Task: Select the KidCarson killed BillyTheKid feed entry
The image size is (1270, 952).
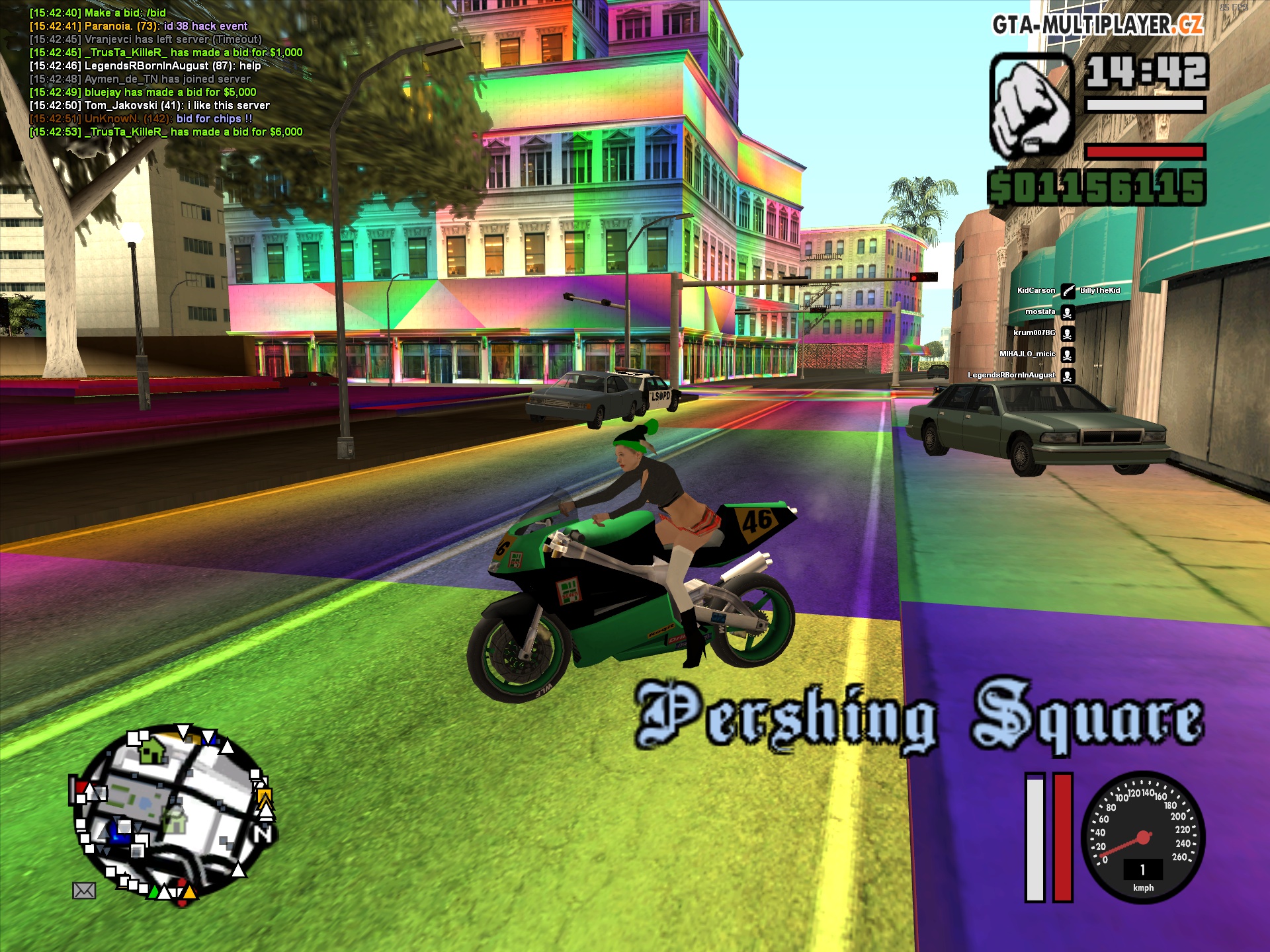Action: point(1068,290)
